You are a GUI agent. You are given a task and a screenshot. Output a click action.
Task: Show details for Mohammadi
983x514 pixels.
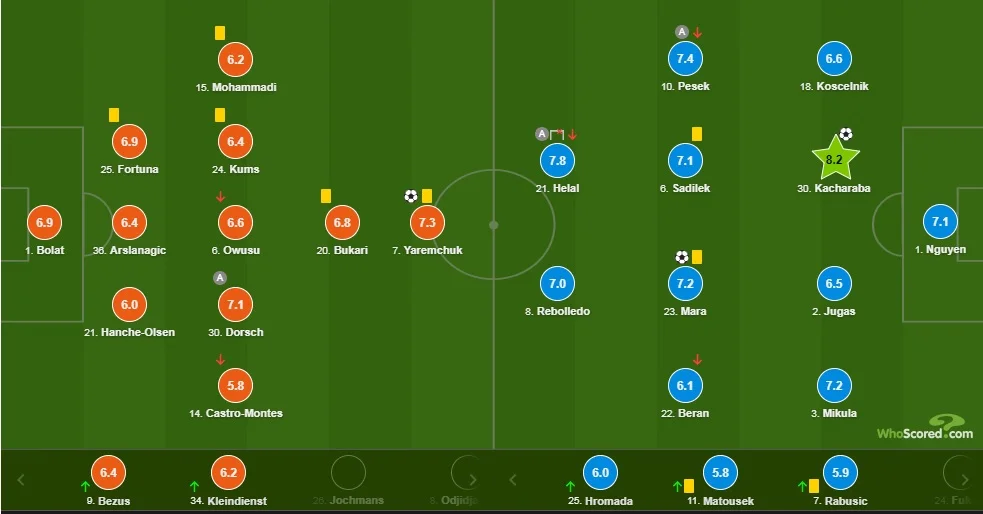pos(236,59)
